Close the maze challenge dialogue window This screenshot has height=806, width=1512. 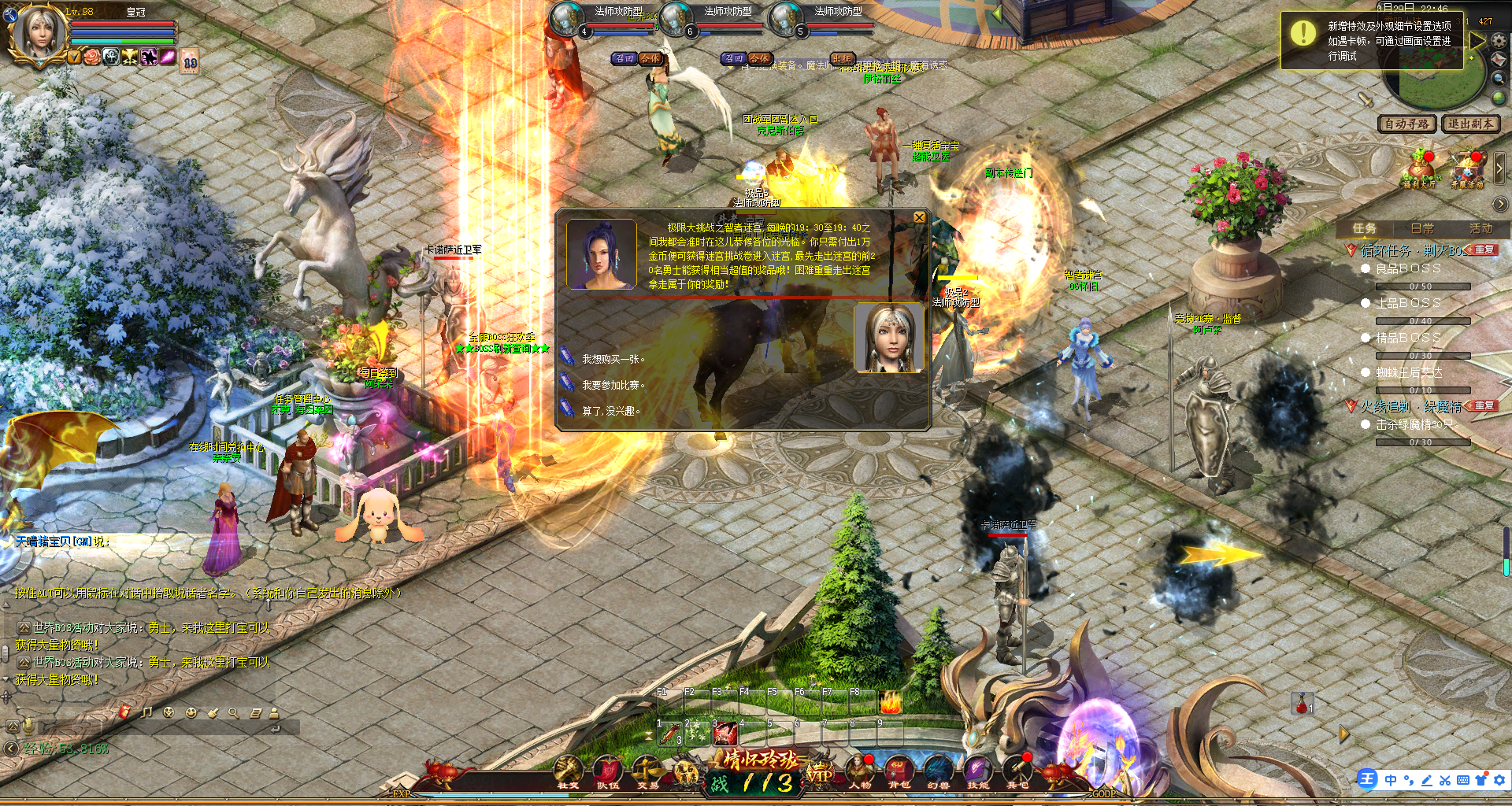pos(919,217)
